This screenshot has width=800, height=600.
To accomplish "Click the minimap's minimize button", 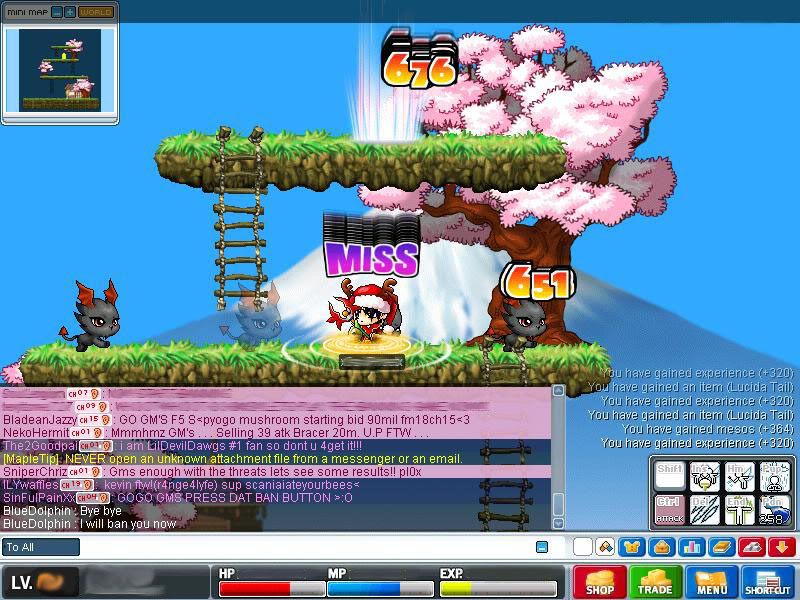I will (x=56, y=12).
